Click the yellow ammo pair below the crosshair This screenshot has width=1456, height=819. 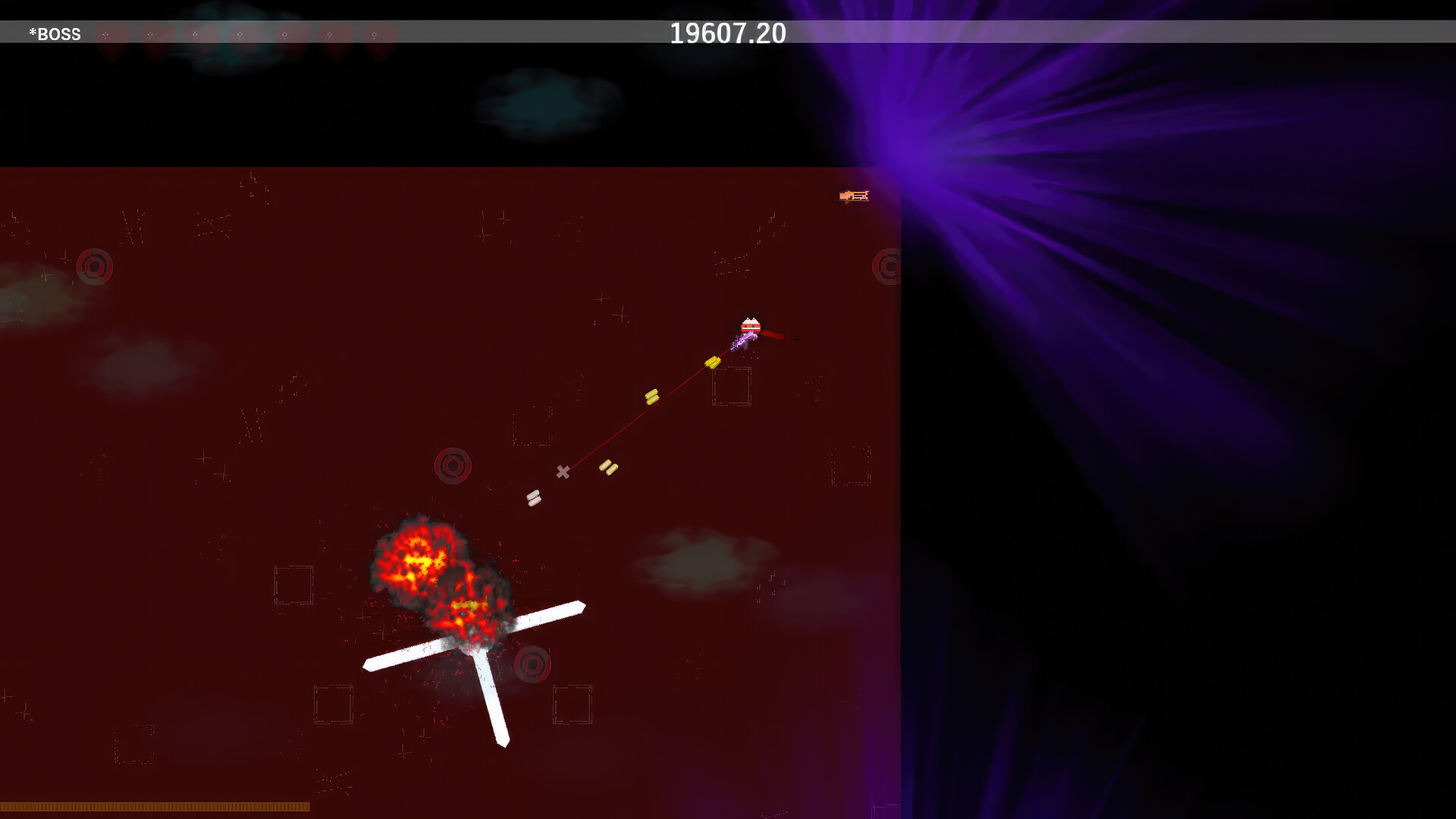[x=609, y=467]
